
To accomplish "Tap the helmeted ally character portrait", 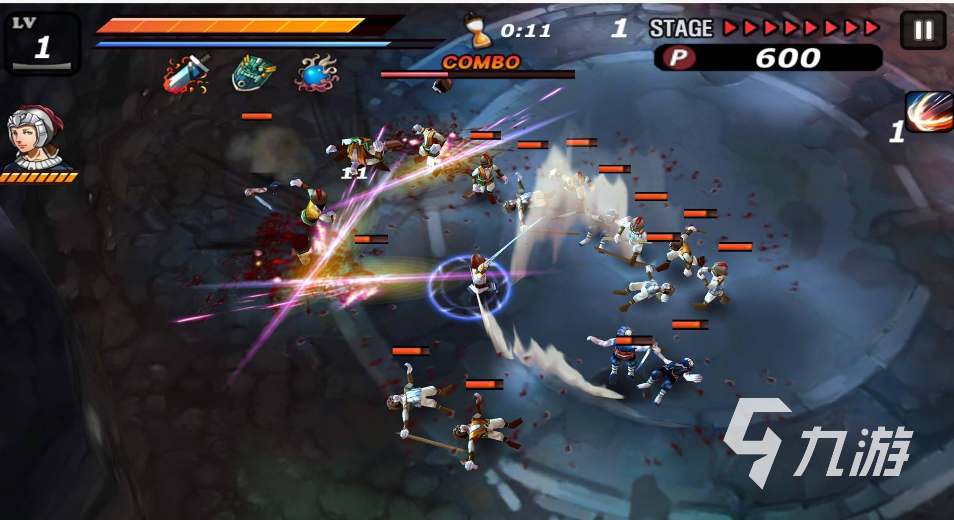I will point(35,139).
